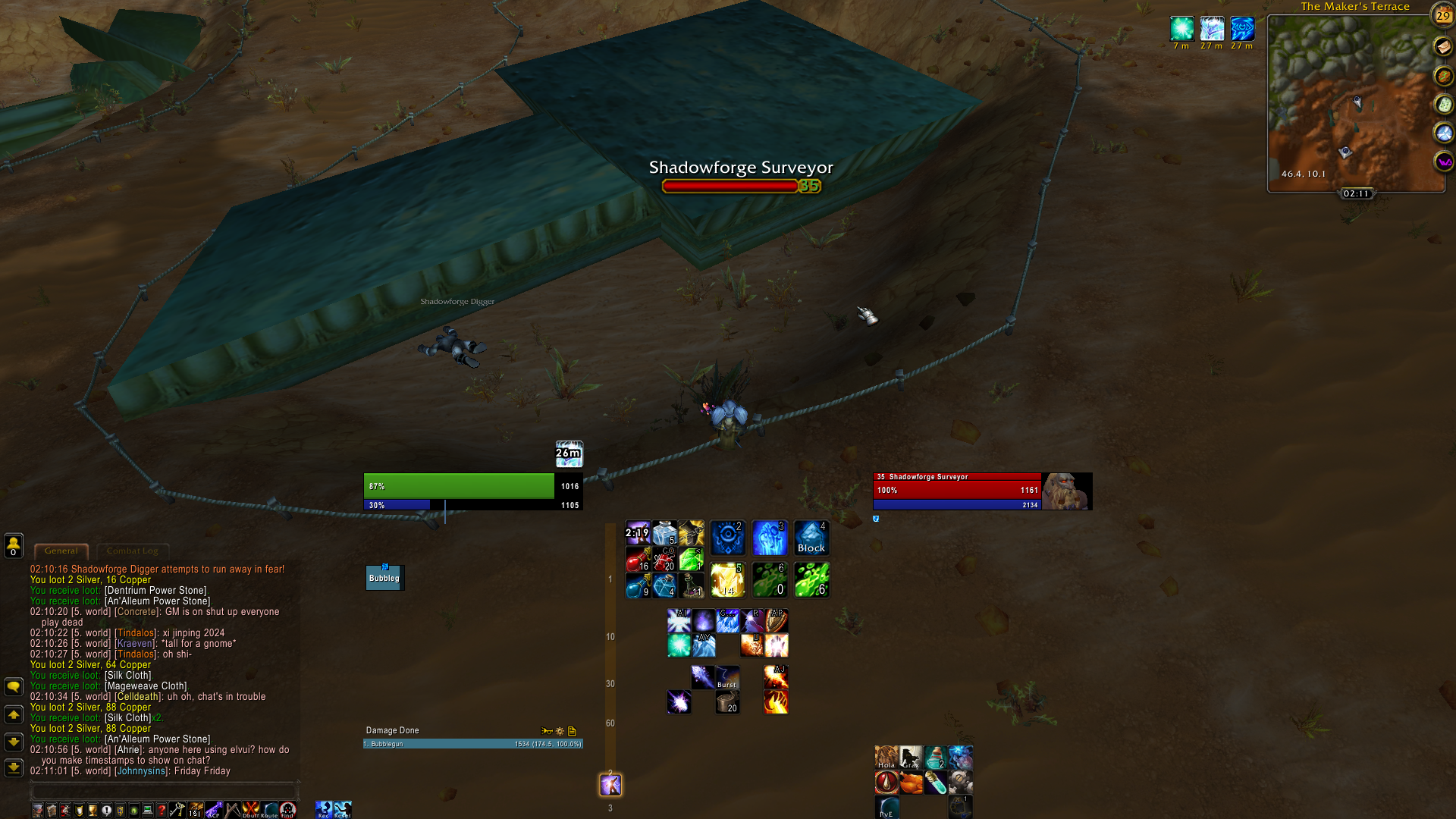Open the calendar showing day 29
The image size is (1456, 819).
point(1442,16)
